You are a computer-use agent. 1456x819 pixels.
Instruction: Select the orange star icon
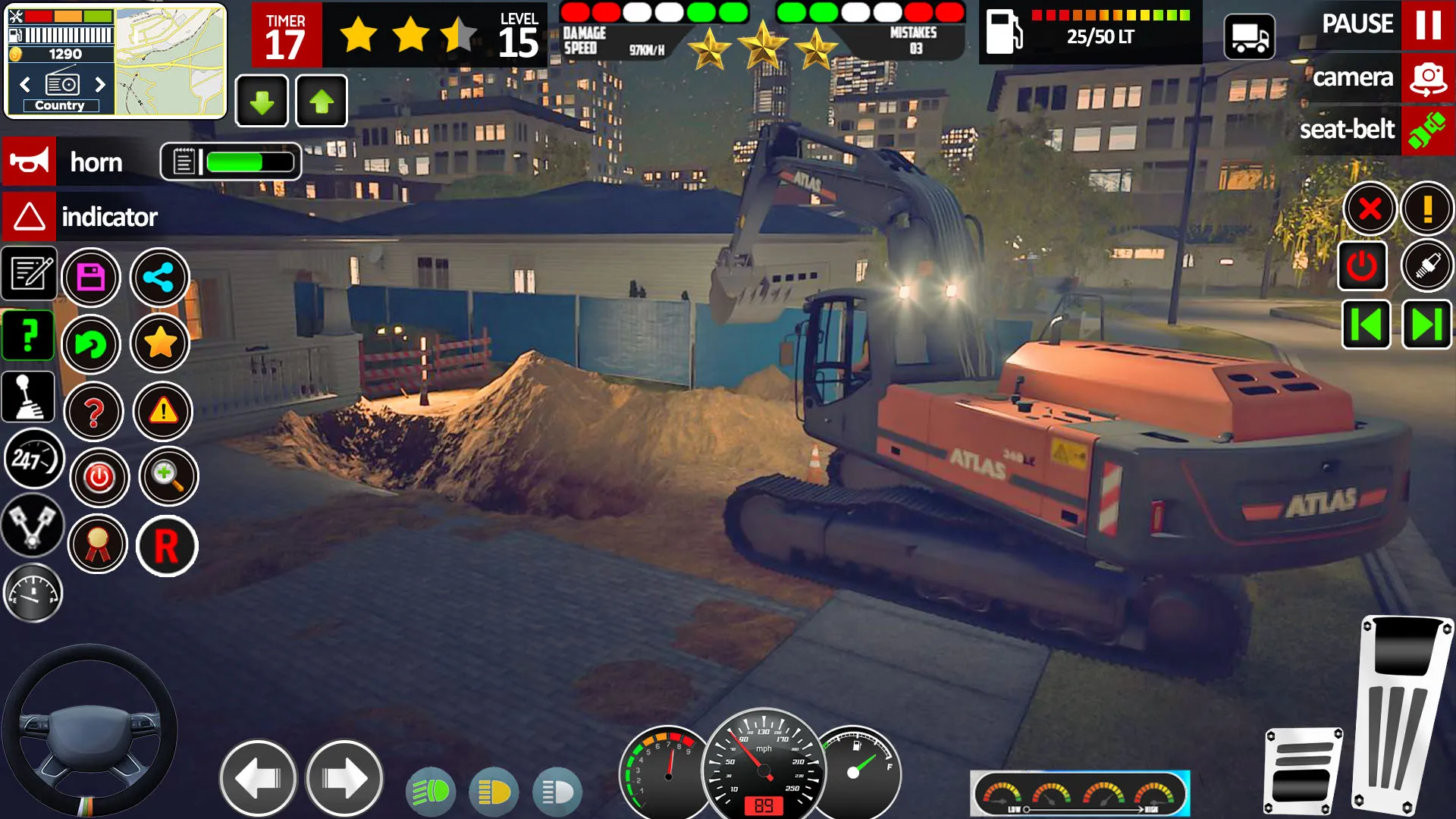[x=160, y=344]
